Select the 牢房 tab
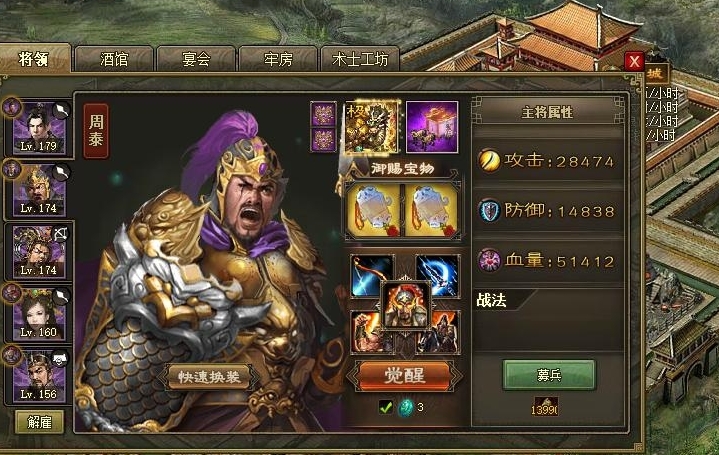The width and height of the screenshot is (719, 455). 278,58
